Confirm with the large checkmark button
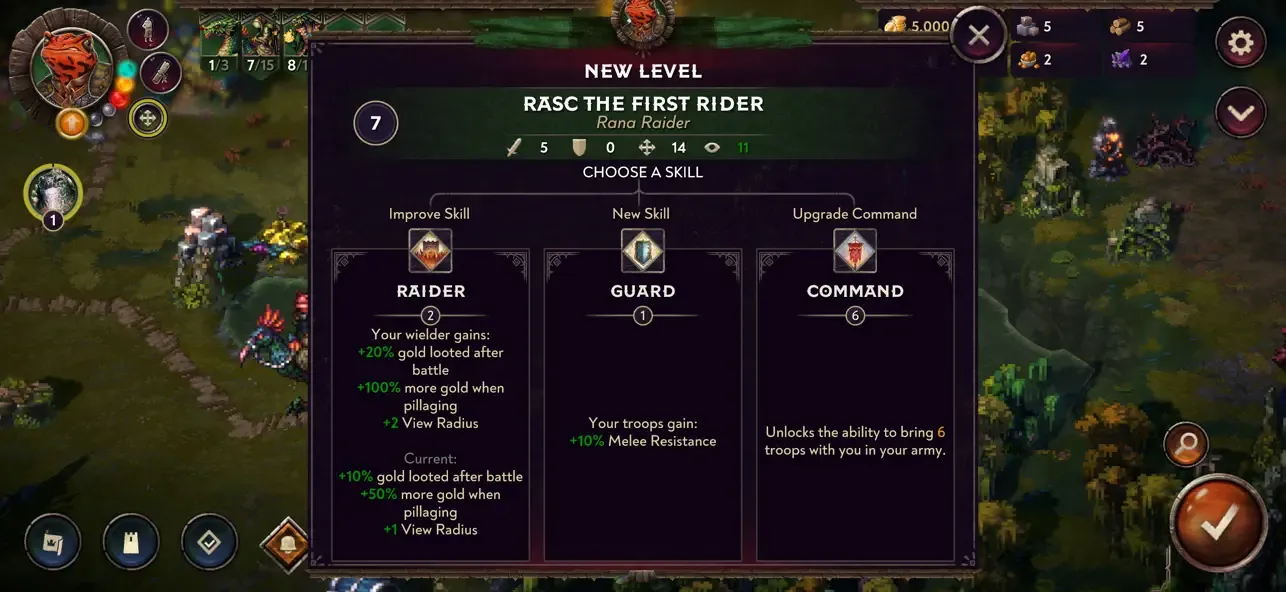Screen dimensions: 1286x592 [x=1218, y=520]
